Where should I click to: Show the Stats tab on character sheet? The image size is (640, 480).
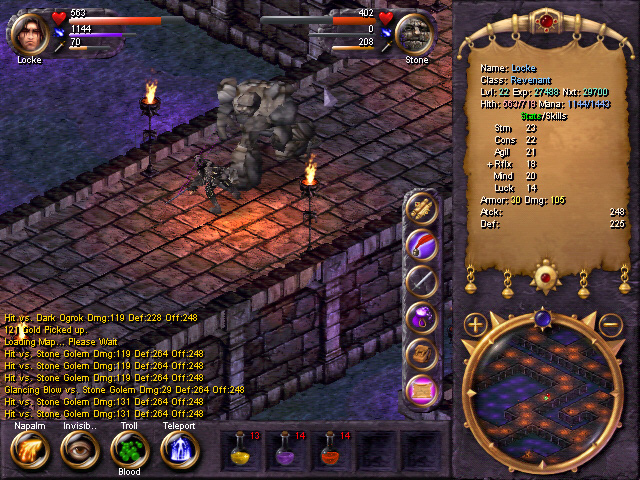530,116
